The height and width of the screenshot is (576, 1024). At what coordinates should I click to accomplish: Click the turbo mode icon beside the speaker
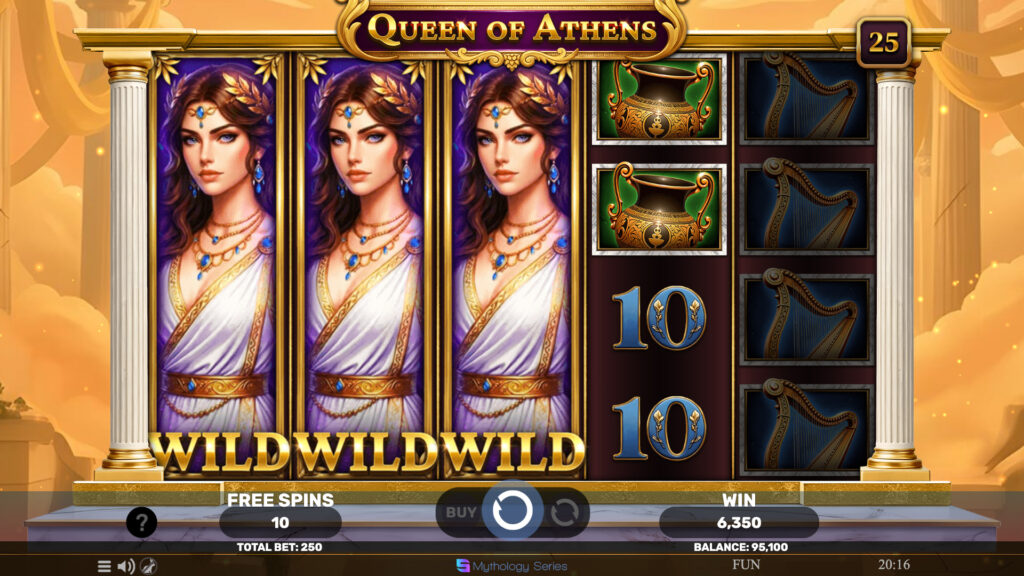coord(148,566)
